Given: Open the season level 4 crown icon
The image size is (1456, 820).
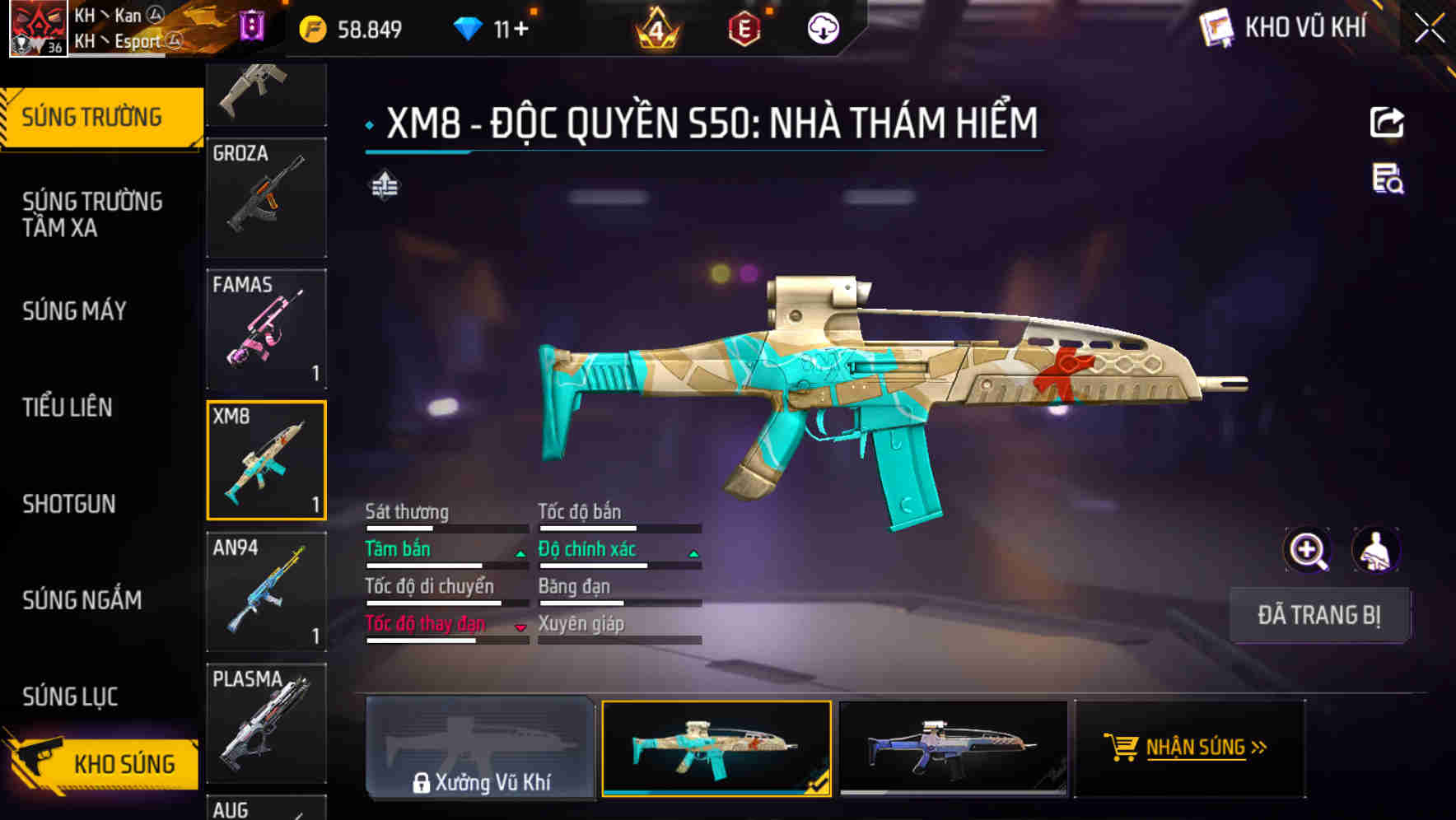Looking at the screenshot, I should click(x=659, y=27).
